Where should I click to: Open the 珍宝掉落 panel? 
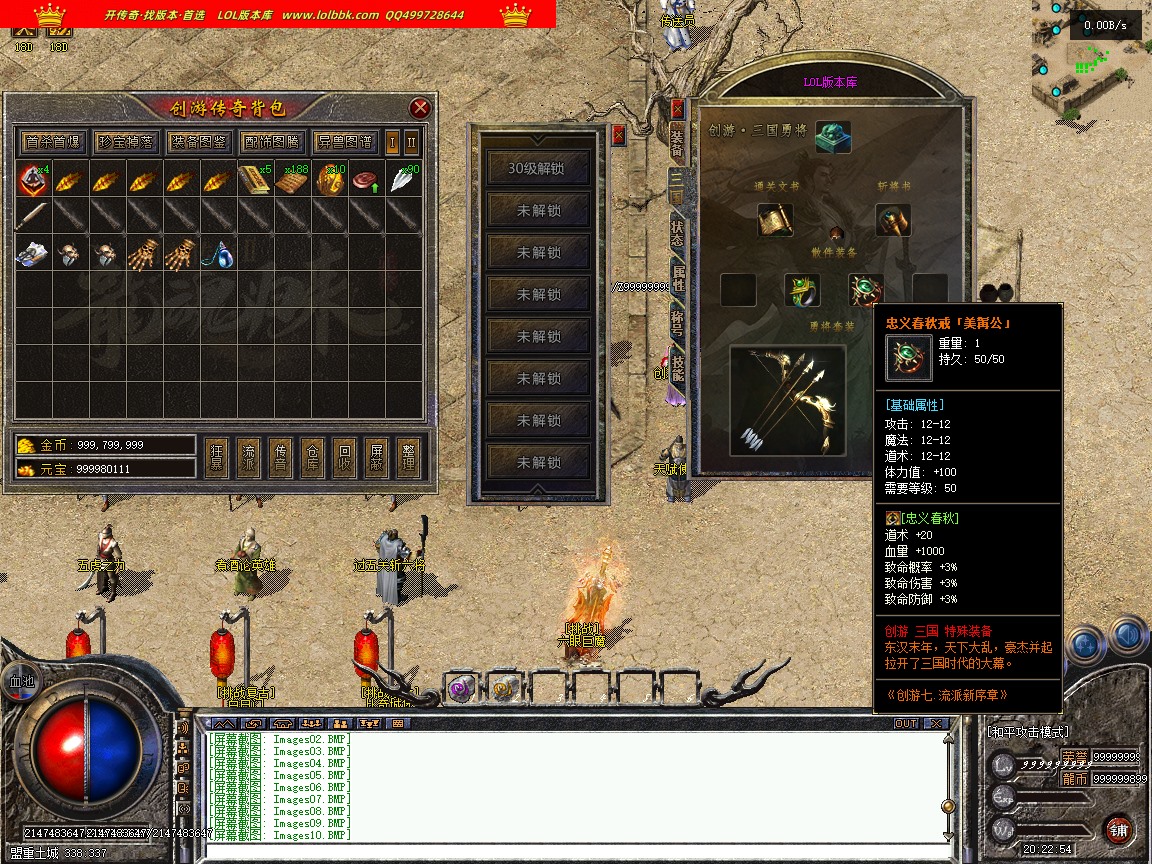tap(126, 141)
